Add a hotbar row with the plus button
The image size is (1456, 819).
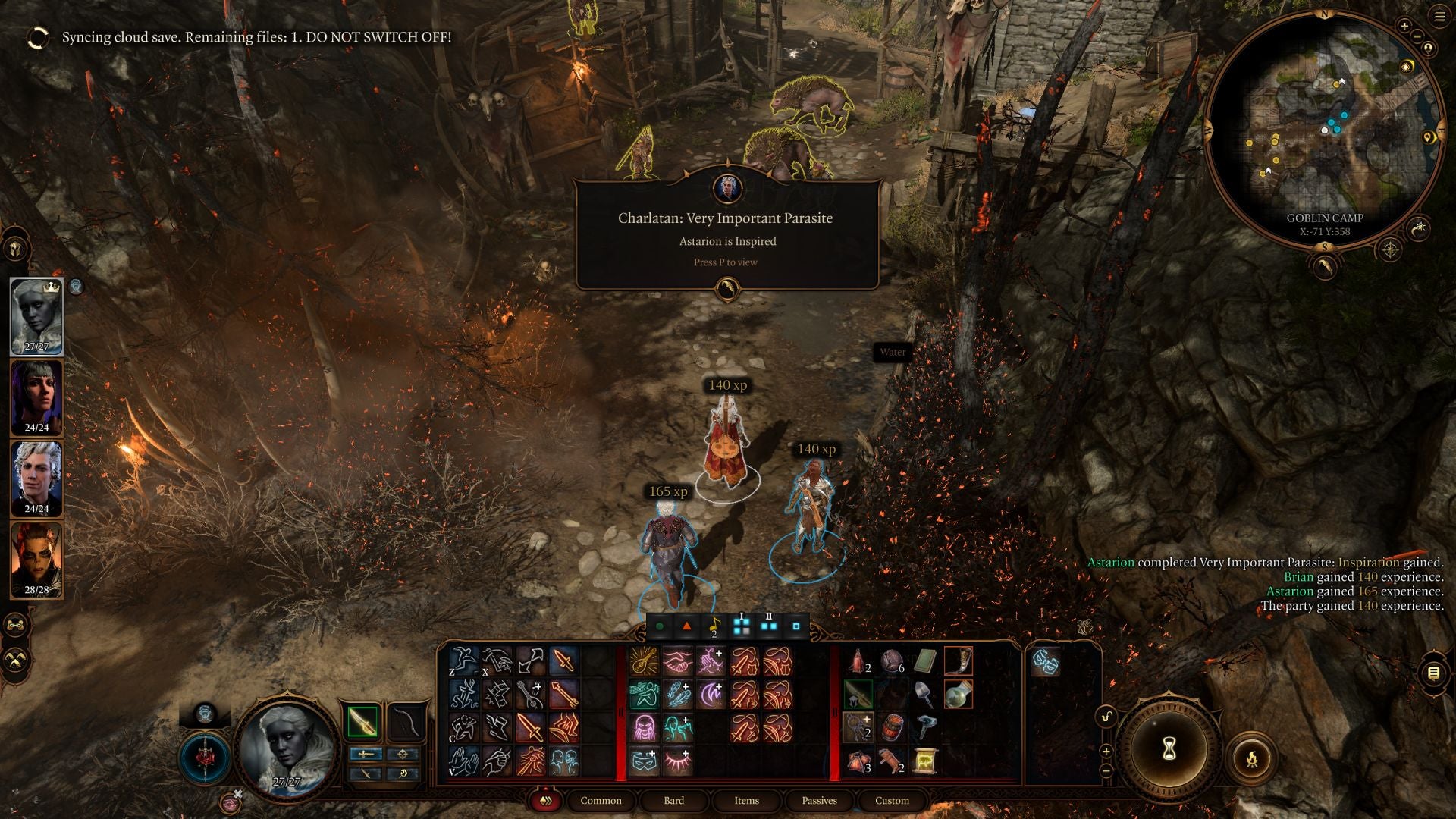click(x=1106, y=751)
